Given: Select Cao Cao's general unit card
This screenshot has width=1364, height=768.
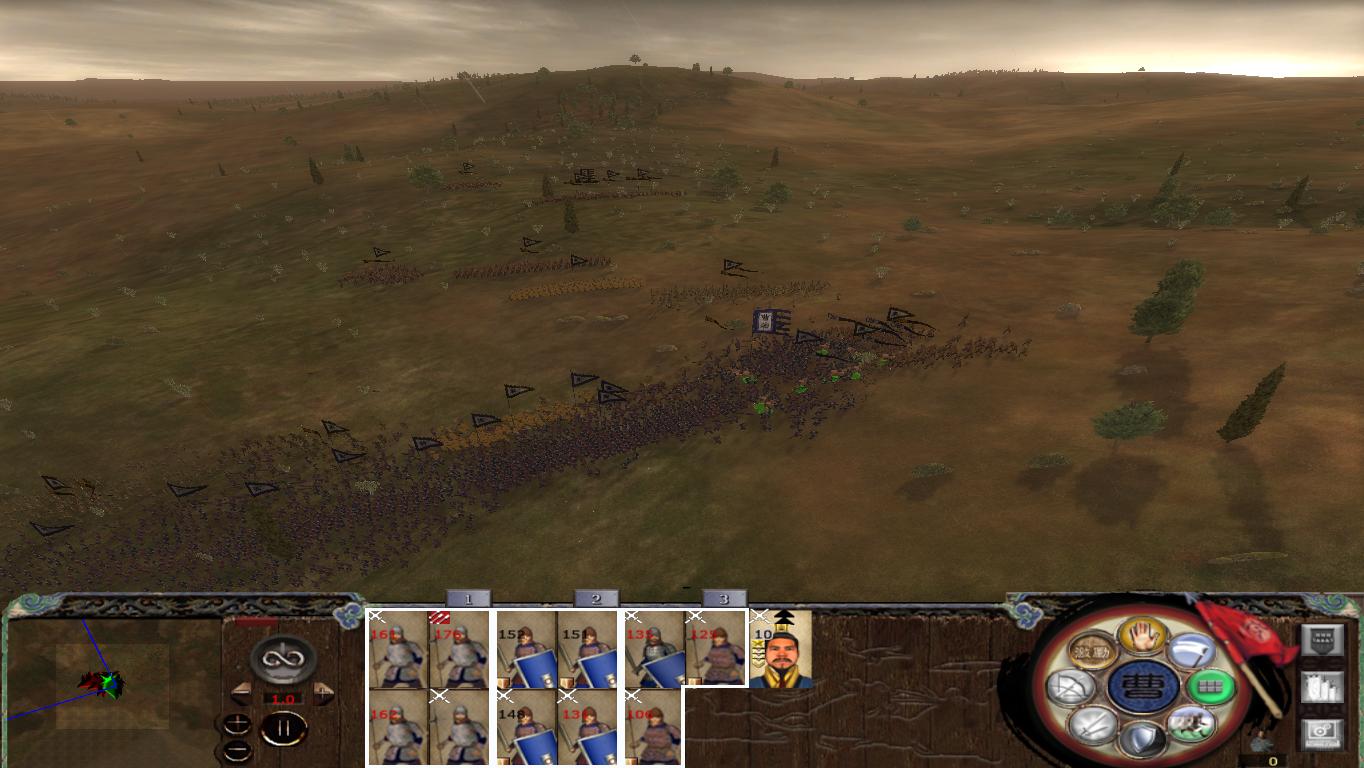Looking at the screenshot, I should (x=778, y=650).
